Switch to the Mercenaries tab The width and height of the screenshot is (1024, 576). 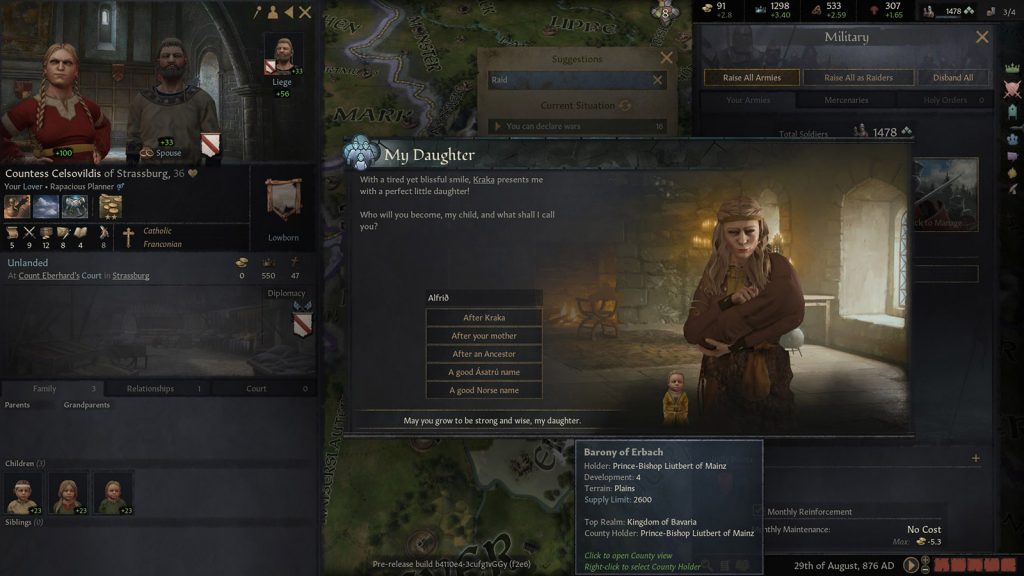click(x=846, y=100)
